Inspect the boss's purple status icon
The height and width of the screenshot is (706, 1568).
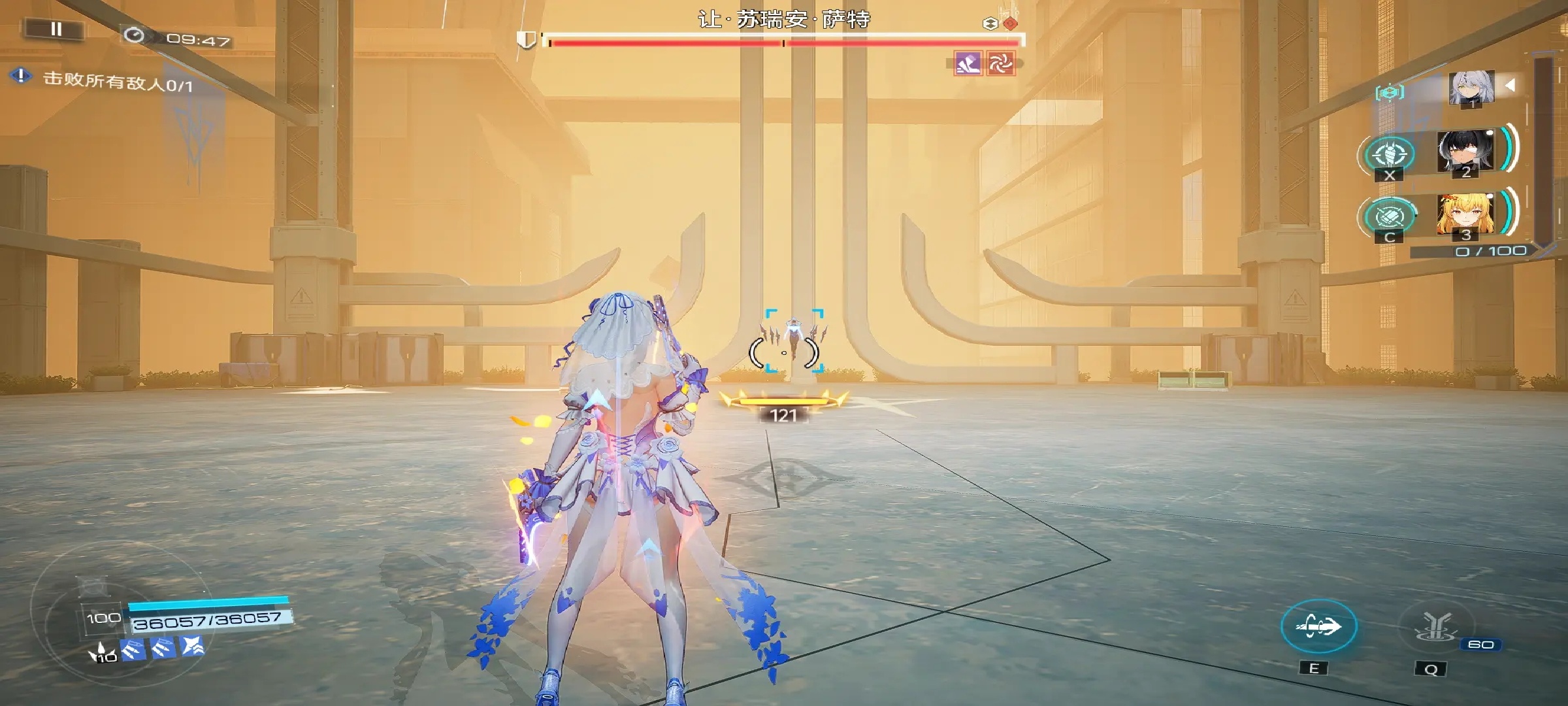(x=968, y=64)
